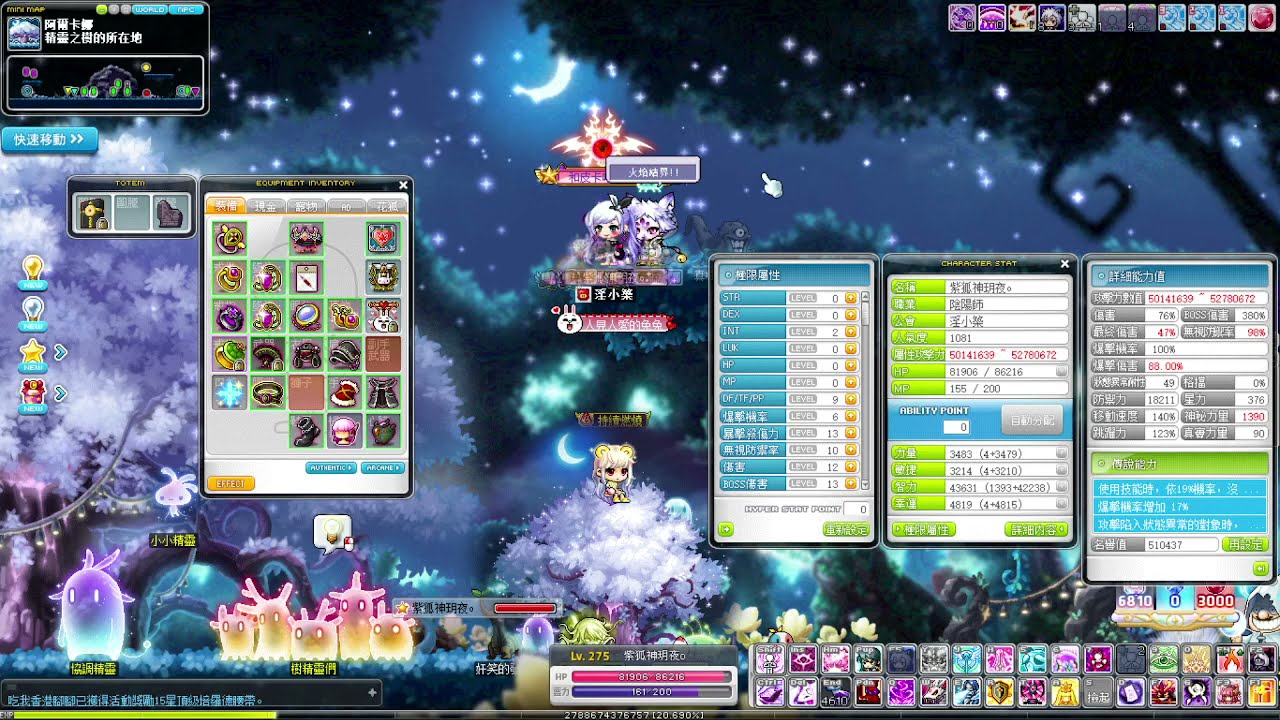Click 再設定 beside the honor value
The width and height of the screenshot is (1280, 720).
click(1245, 545)
